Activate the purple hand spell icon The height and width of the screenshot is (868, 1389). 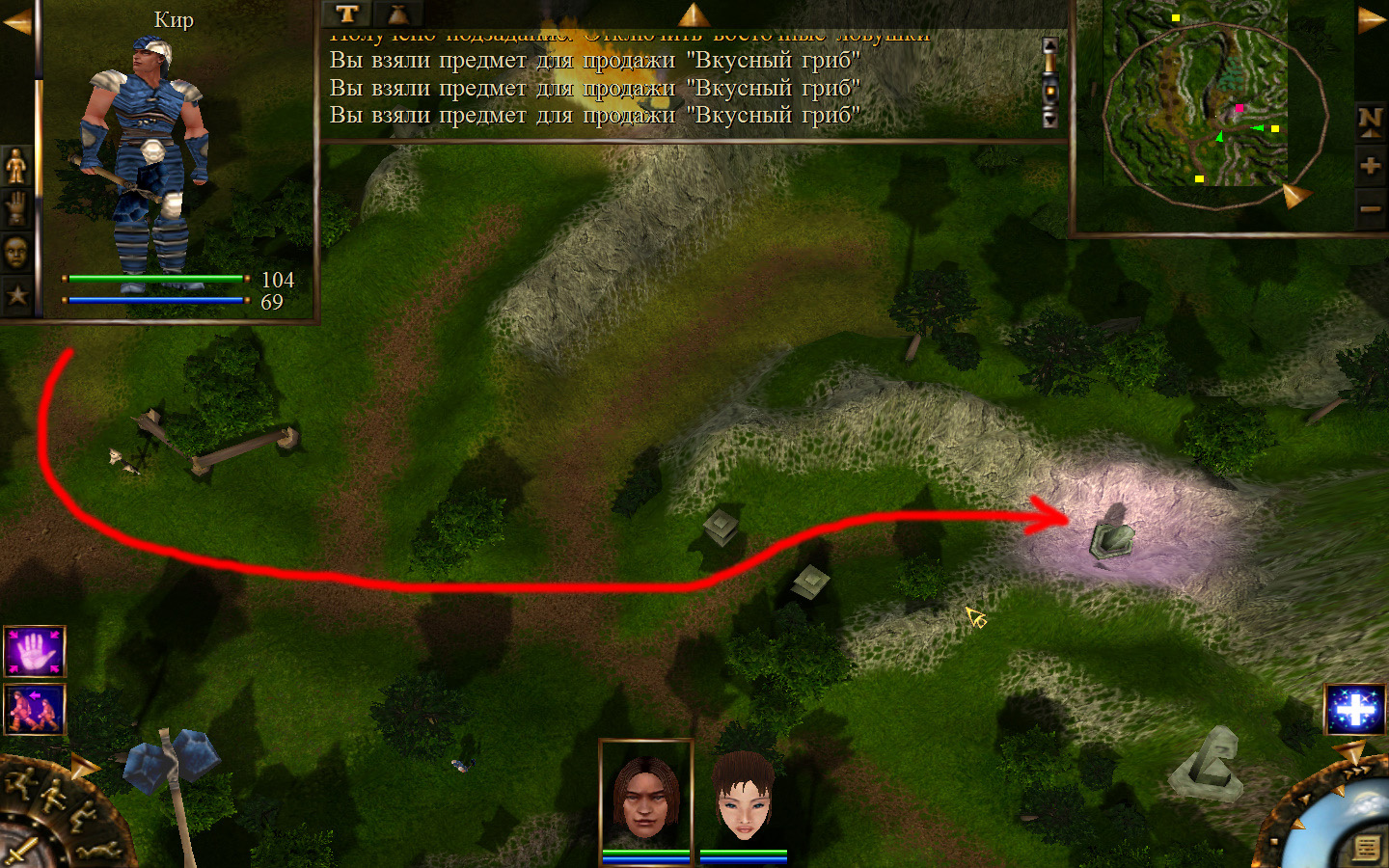[x=35, y=652]
